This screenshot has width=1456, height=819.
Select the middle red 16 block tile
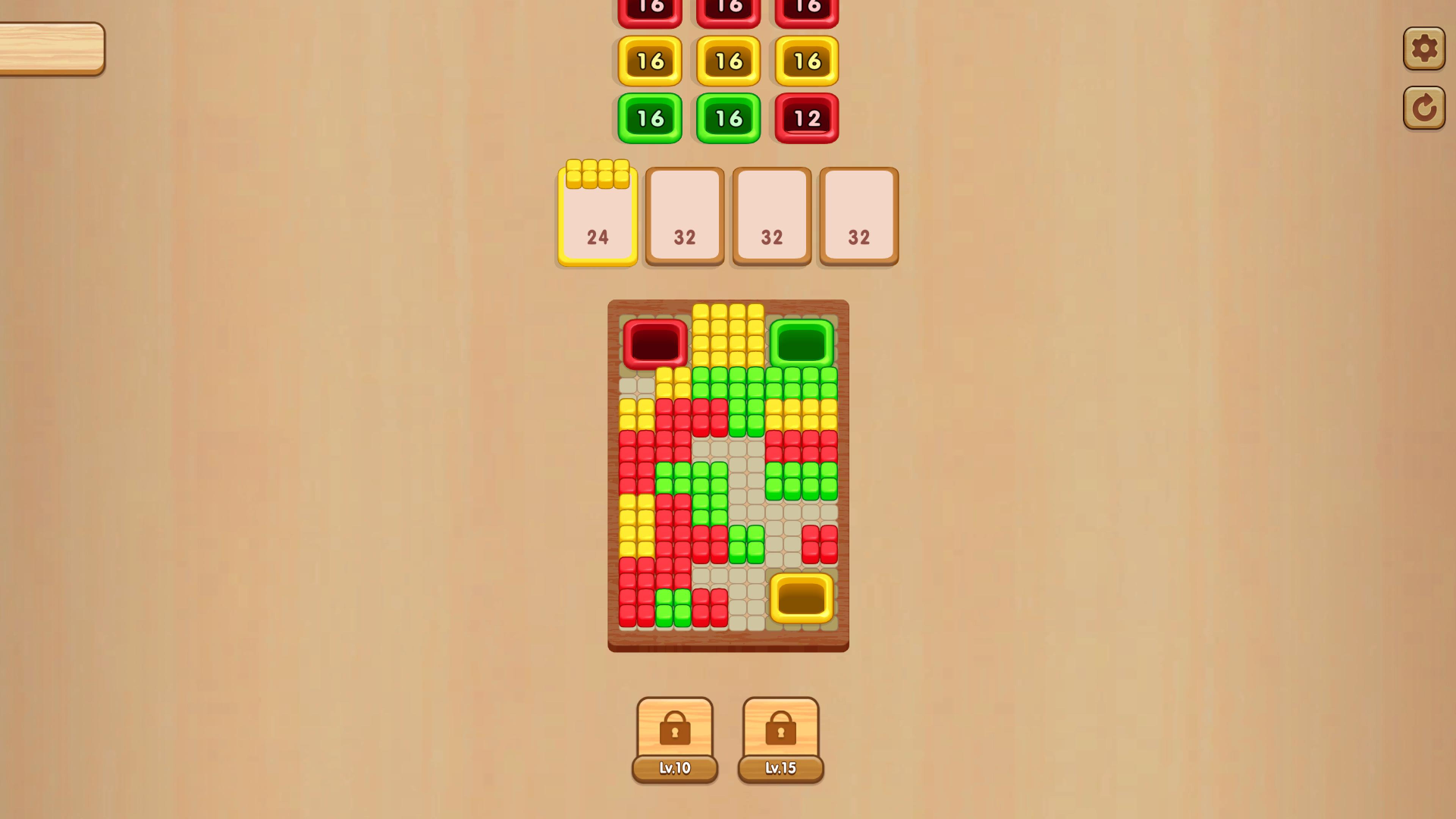(729, 8)
